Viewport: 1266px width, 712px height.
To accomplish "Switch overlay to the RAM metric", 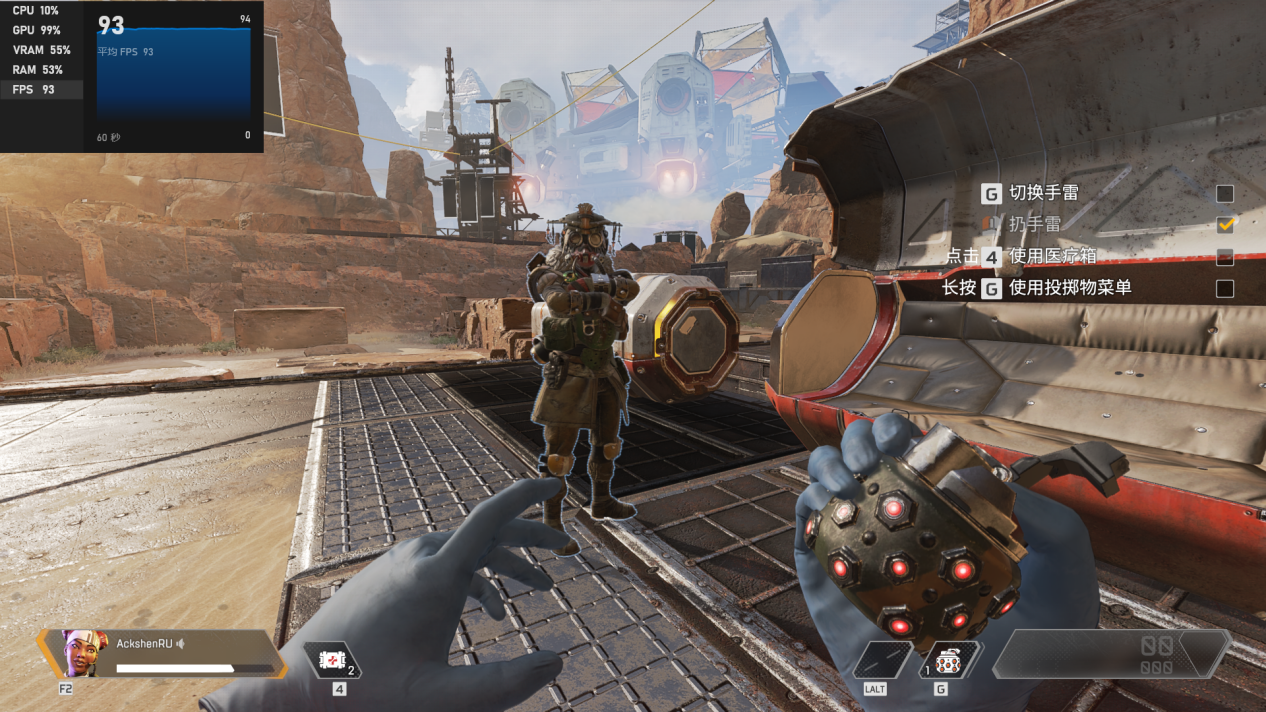I will coord(40,70).
